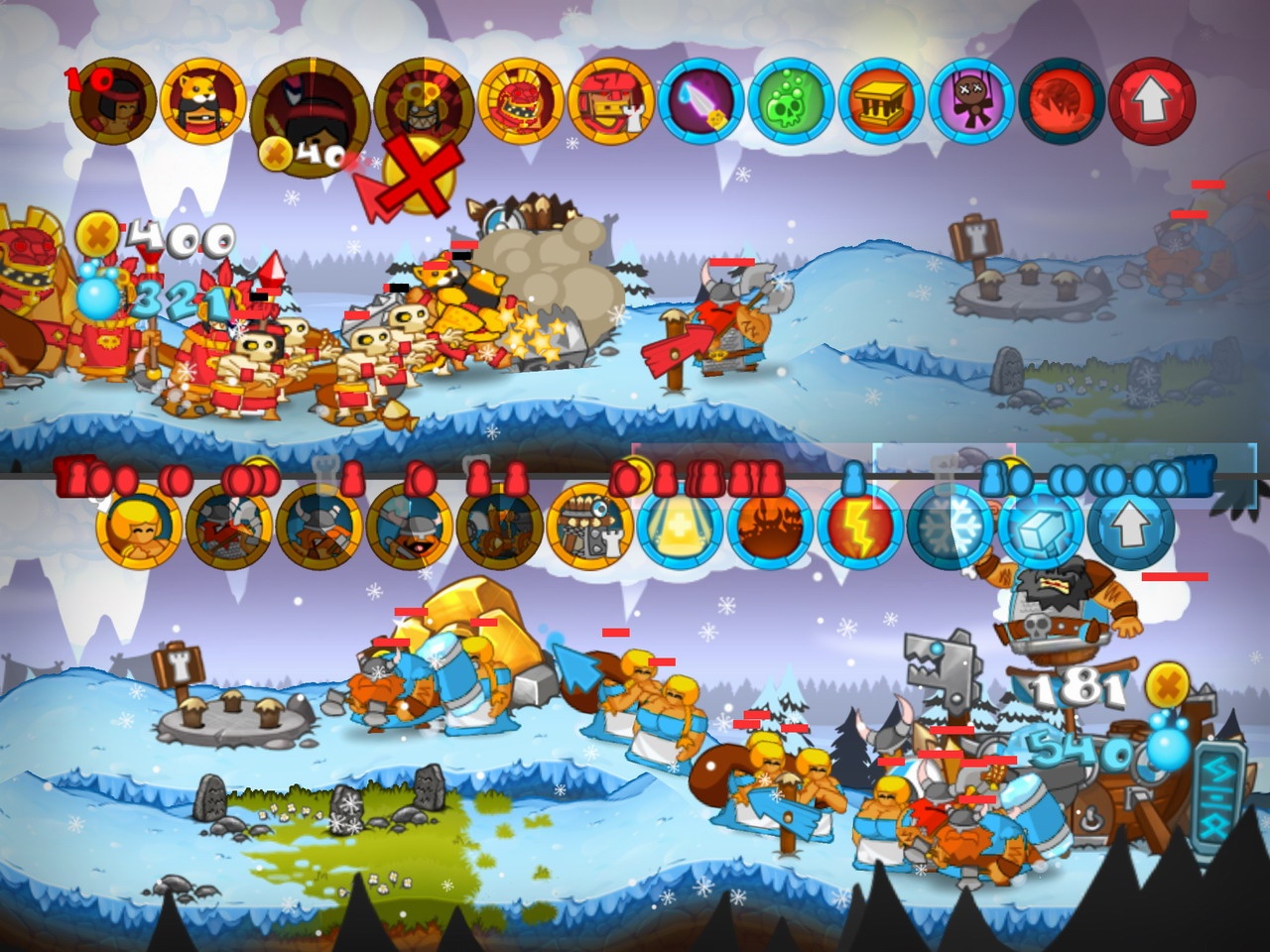Screen dimensions: 1270x952
Task: Select the Viking catapult unit icon
Action: click(501, 531)
